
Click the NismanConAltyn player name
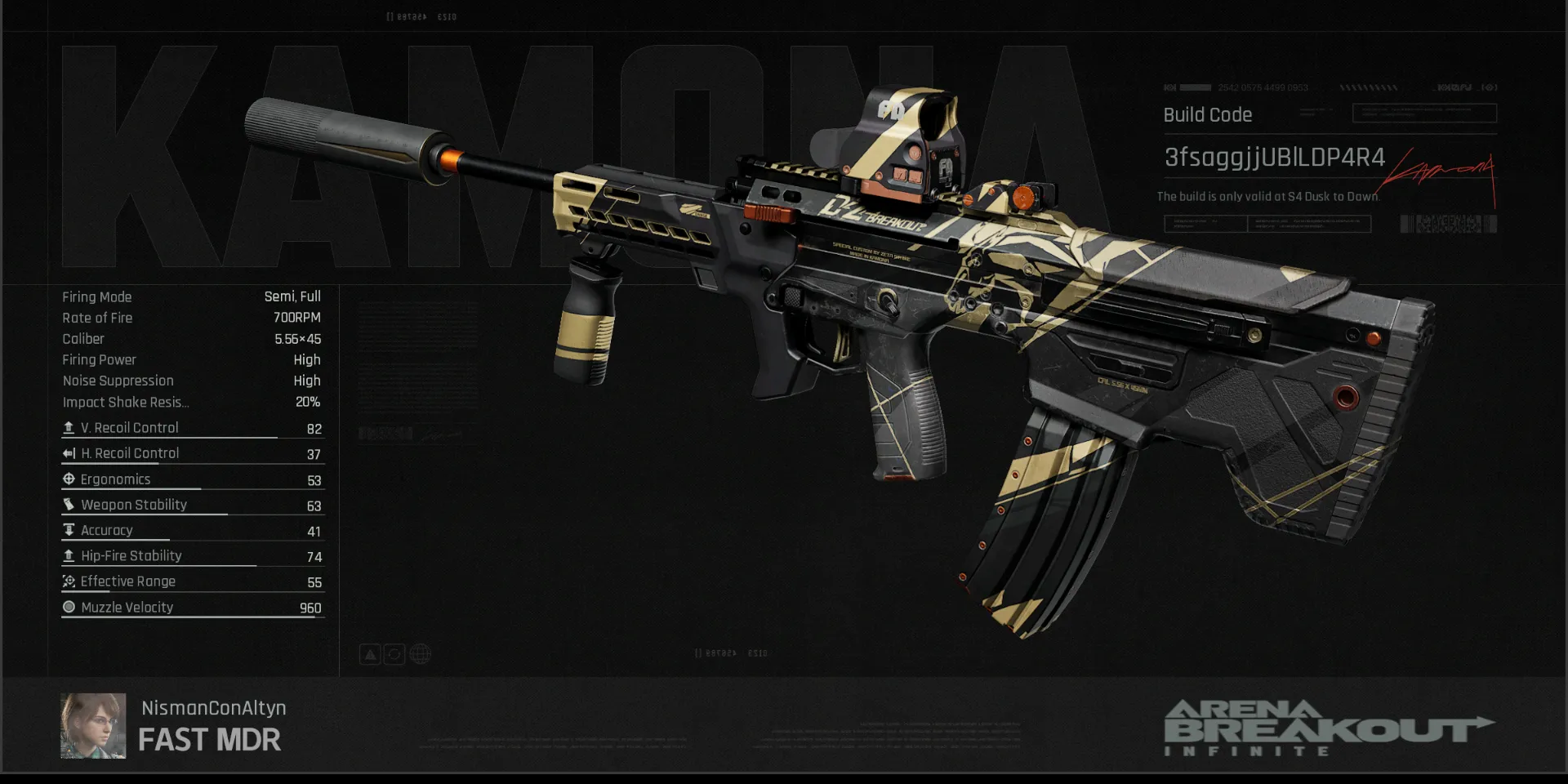213,708
